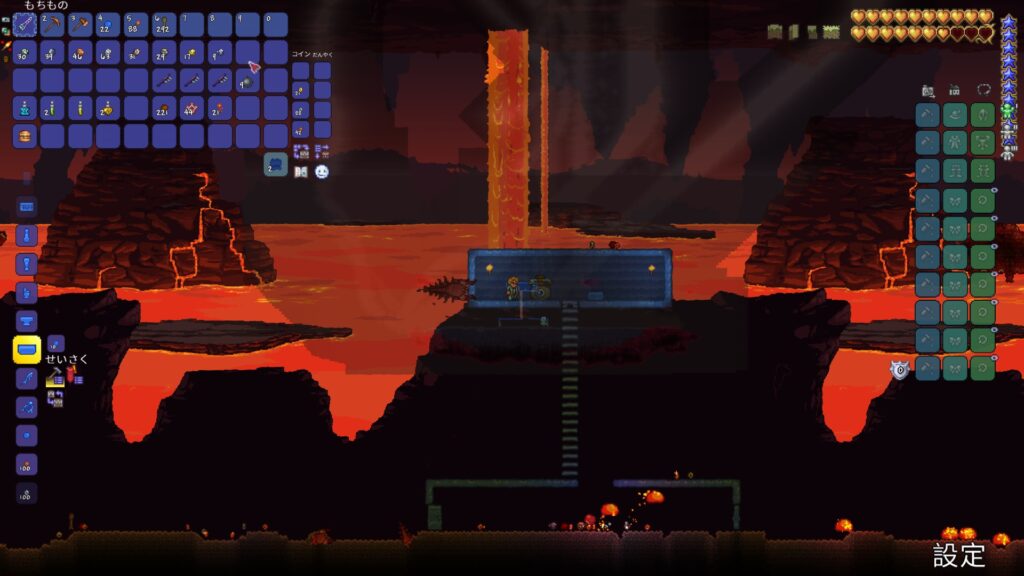The width and height of the screenshot is (1024, 576).
Task: Select the first hotbar weapon slot
Action: point(25,24)
